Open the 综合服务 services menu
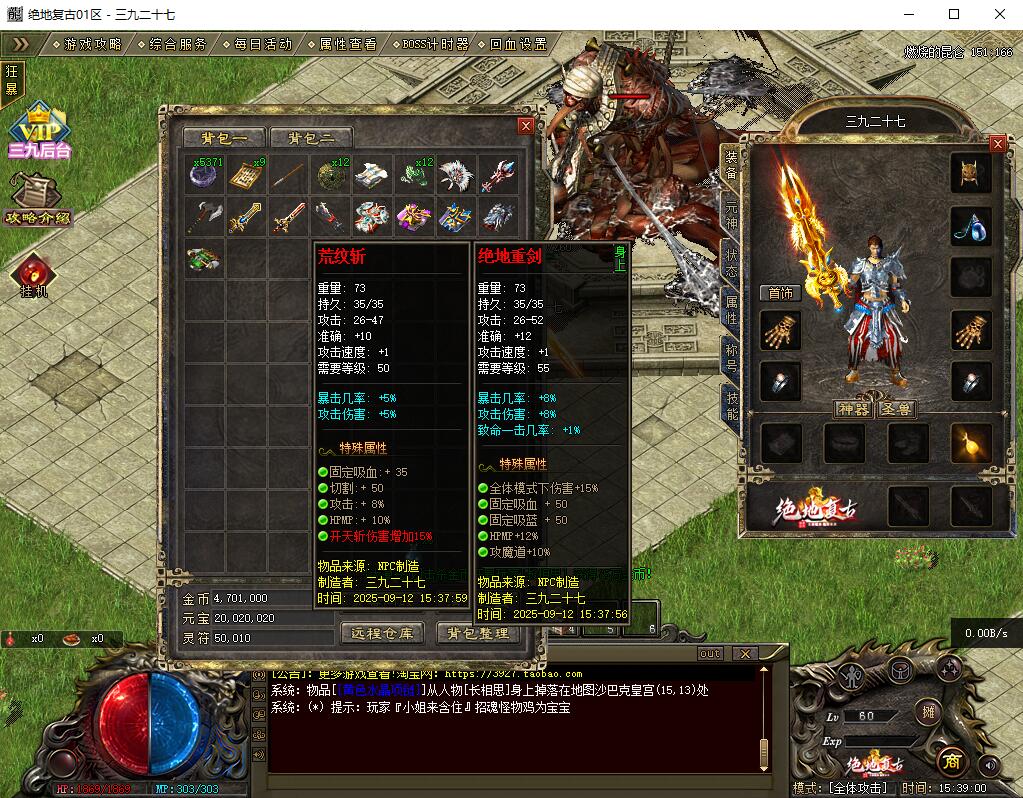This screenshot has height=798, width=1023. 178,44
